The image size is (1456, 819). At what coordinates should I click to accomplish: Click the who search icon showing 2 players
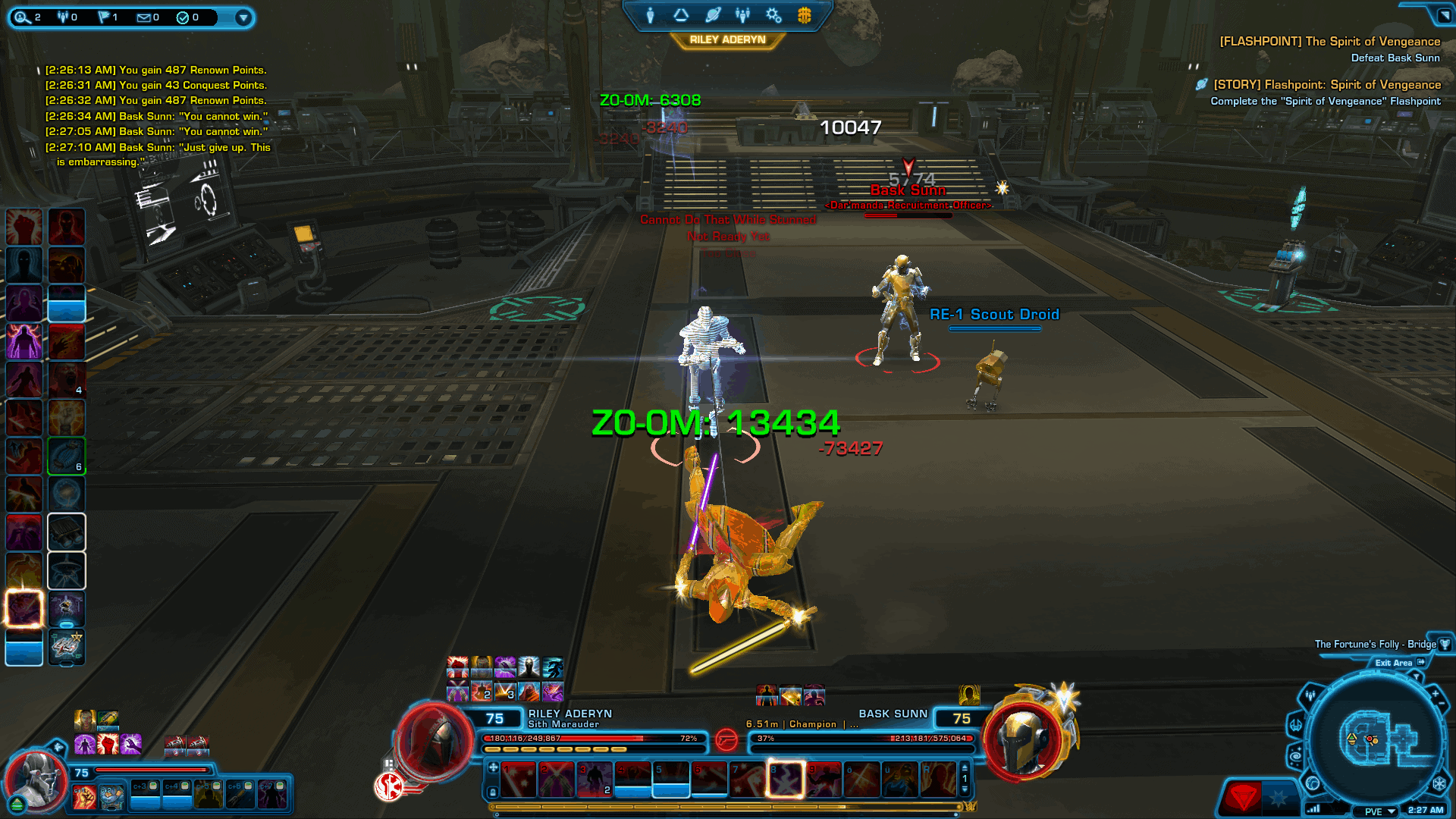(x=23, y=17)
